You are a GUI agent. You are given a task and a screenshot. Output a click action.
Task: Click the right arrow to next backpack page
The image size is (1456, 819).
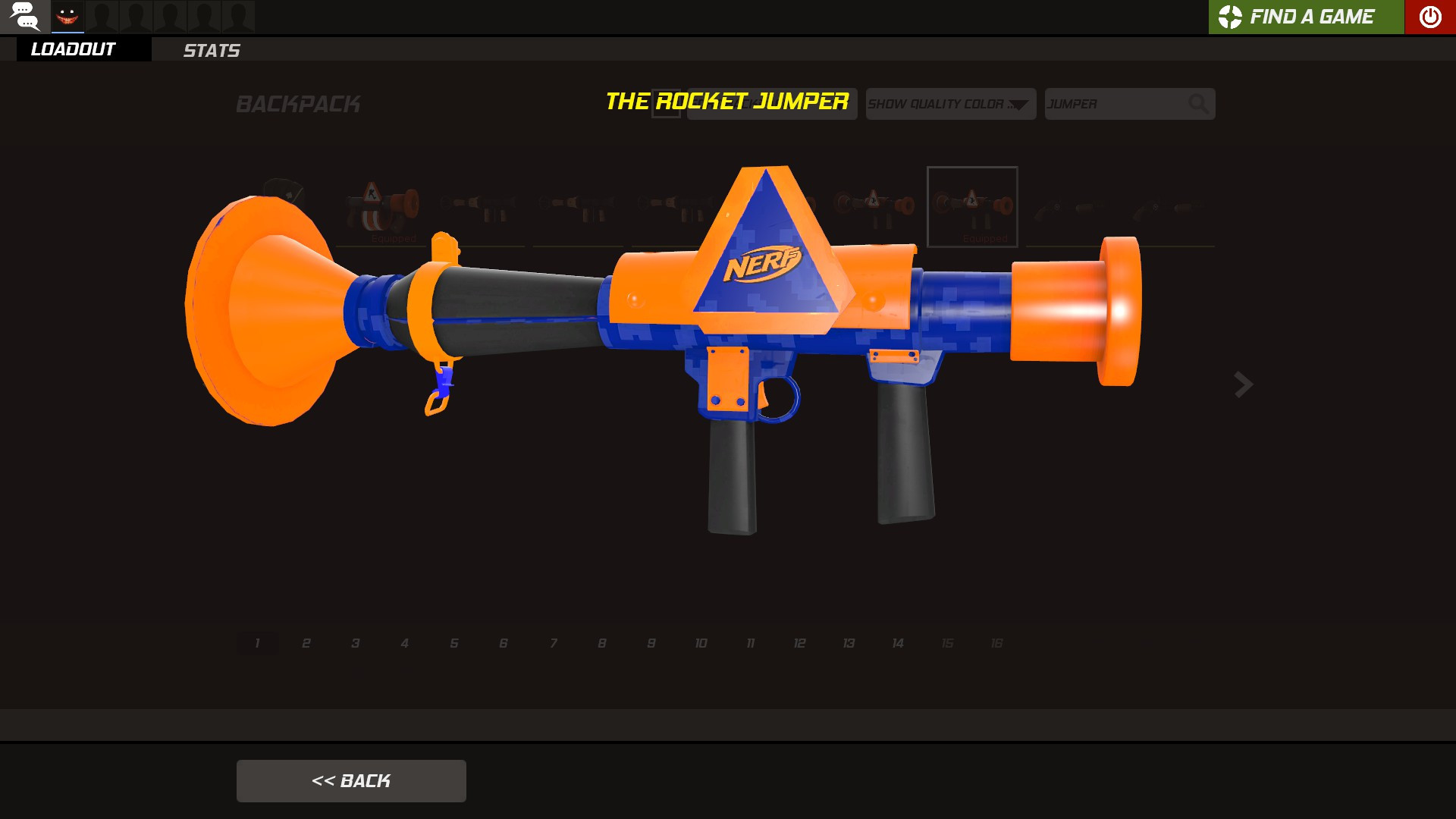tap(1242, 385)
